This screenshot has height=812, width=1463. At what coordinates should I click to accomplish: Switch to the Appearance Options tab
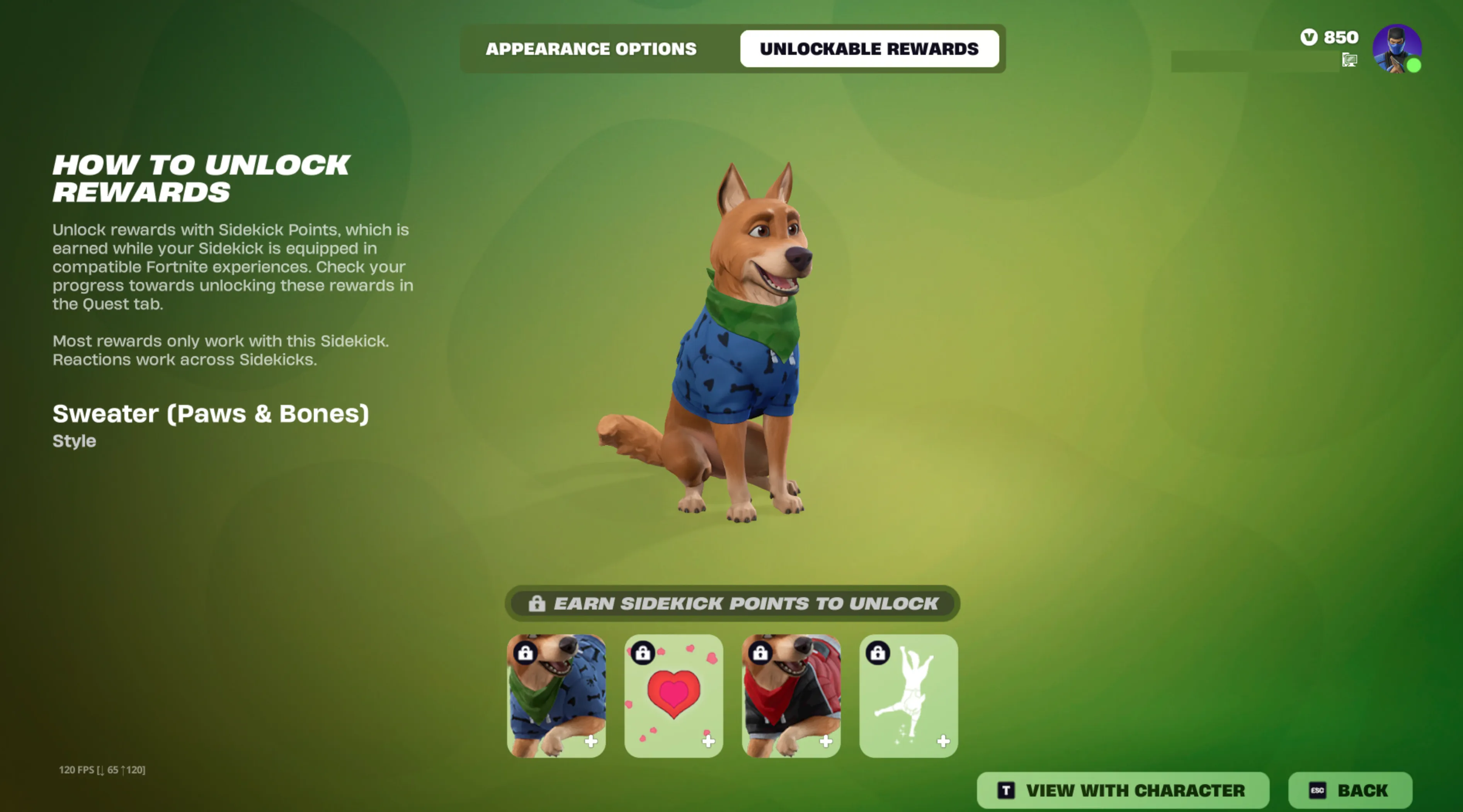(591, 49)
